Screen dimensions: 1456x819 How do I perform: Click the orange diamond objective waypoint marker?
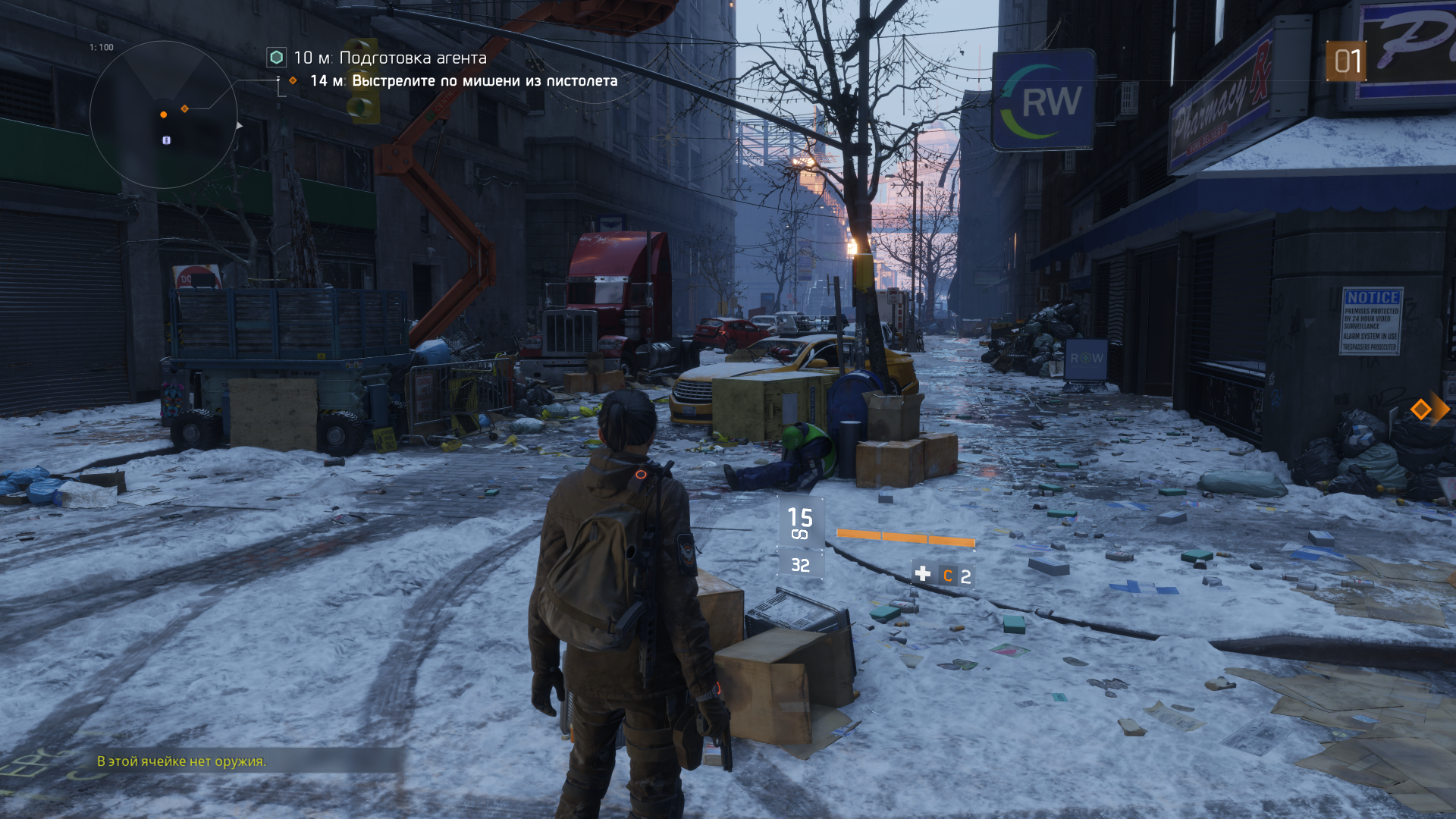click(1420, 410)
